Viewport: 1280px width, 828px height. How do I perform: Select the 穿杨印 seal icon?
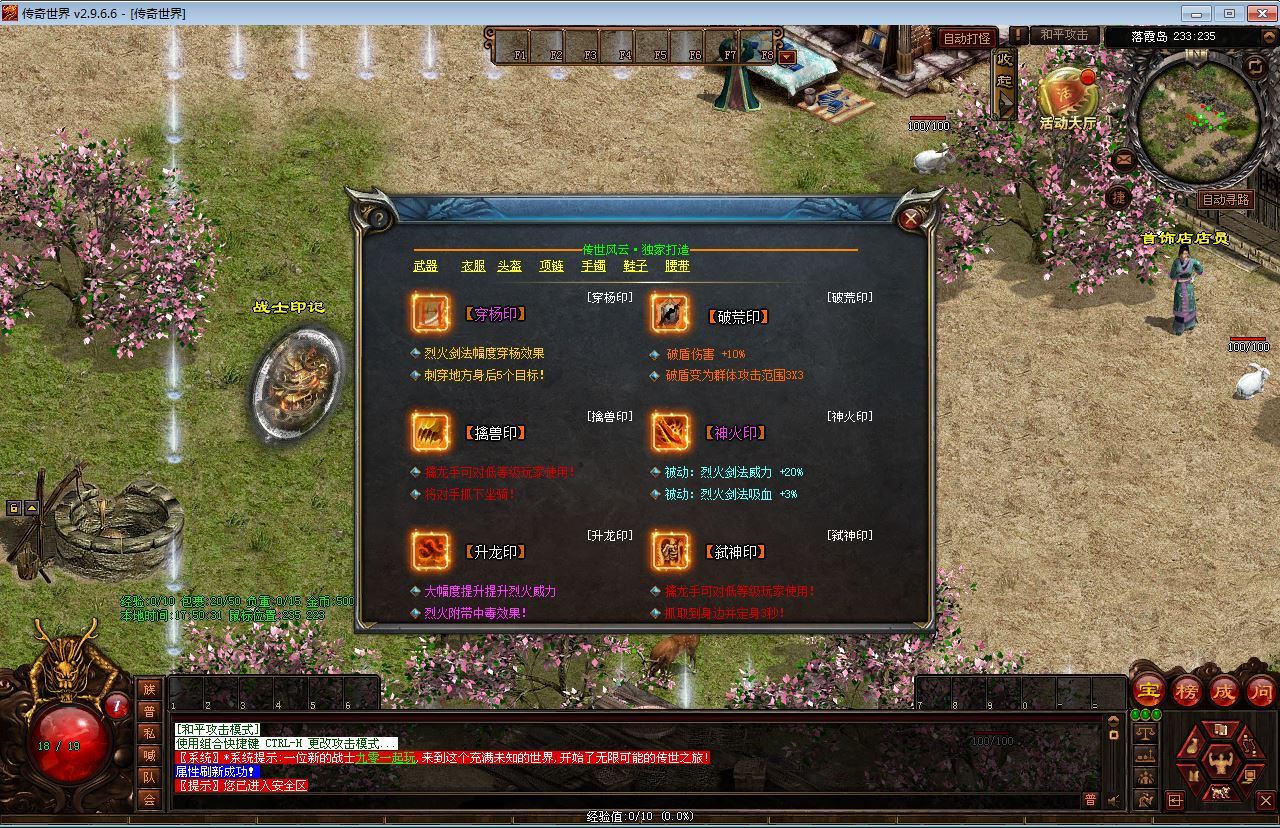point(432,313)
